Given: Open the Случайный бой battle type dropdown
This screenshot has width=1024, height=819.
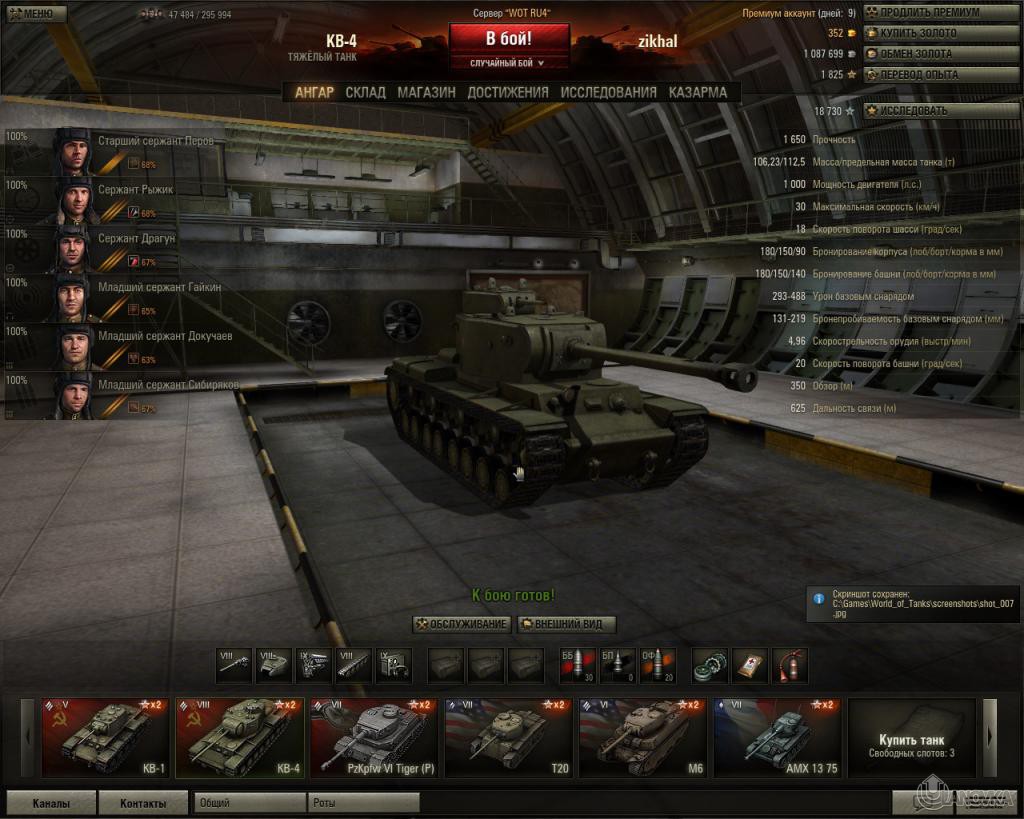Looking at the screenshot, I should (509, 63).
